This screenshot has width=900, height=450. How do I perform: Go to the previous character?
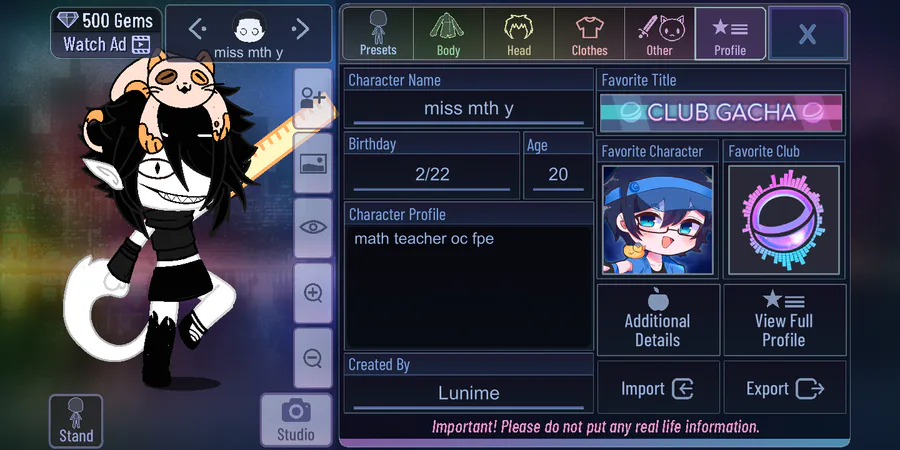197,29
